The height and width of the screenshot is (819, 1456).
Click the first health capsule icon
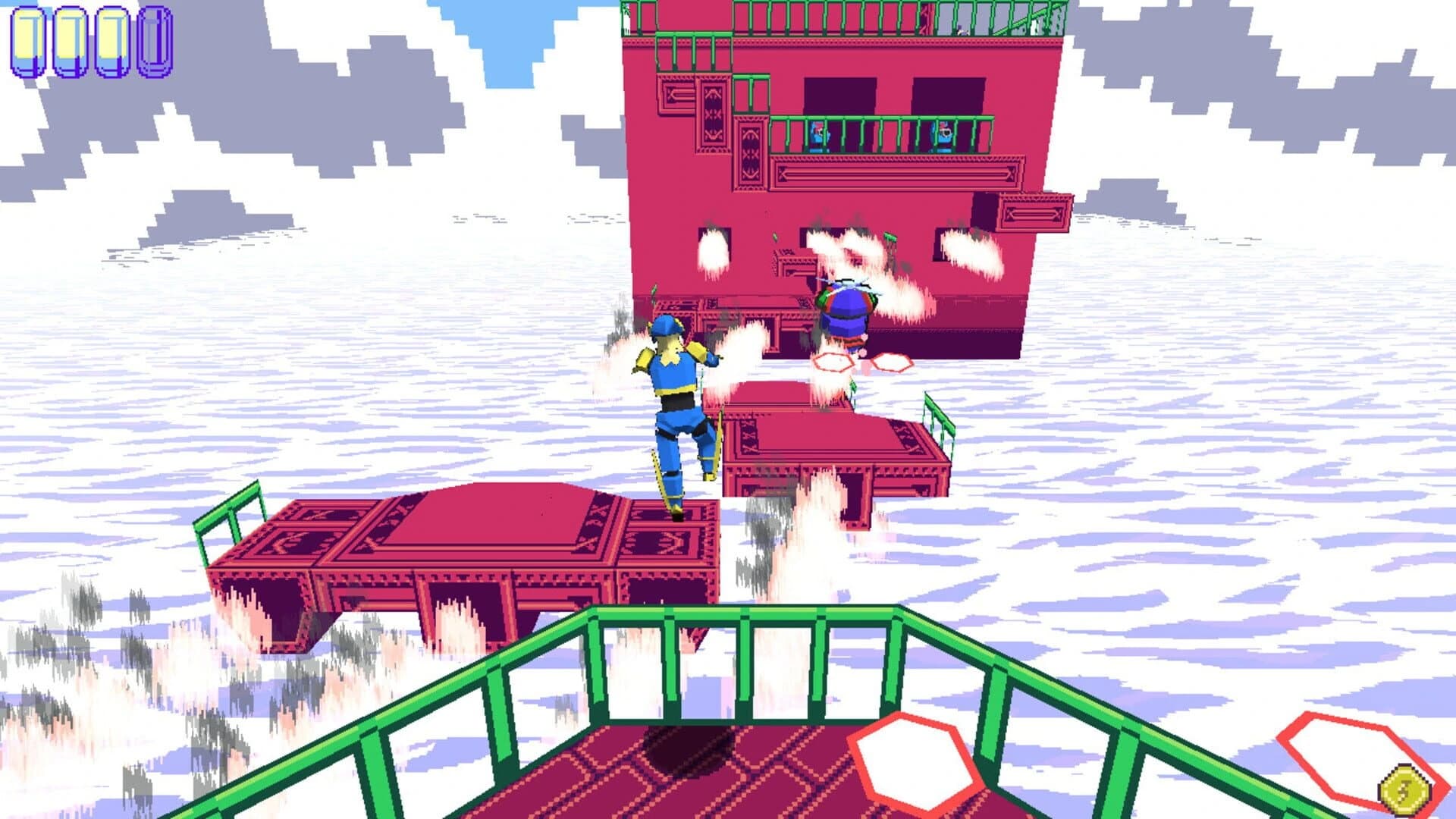pos(29,42)
